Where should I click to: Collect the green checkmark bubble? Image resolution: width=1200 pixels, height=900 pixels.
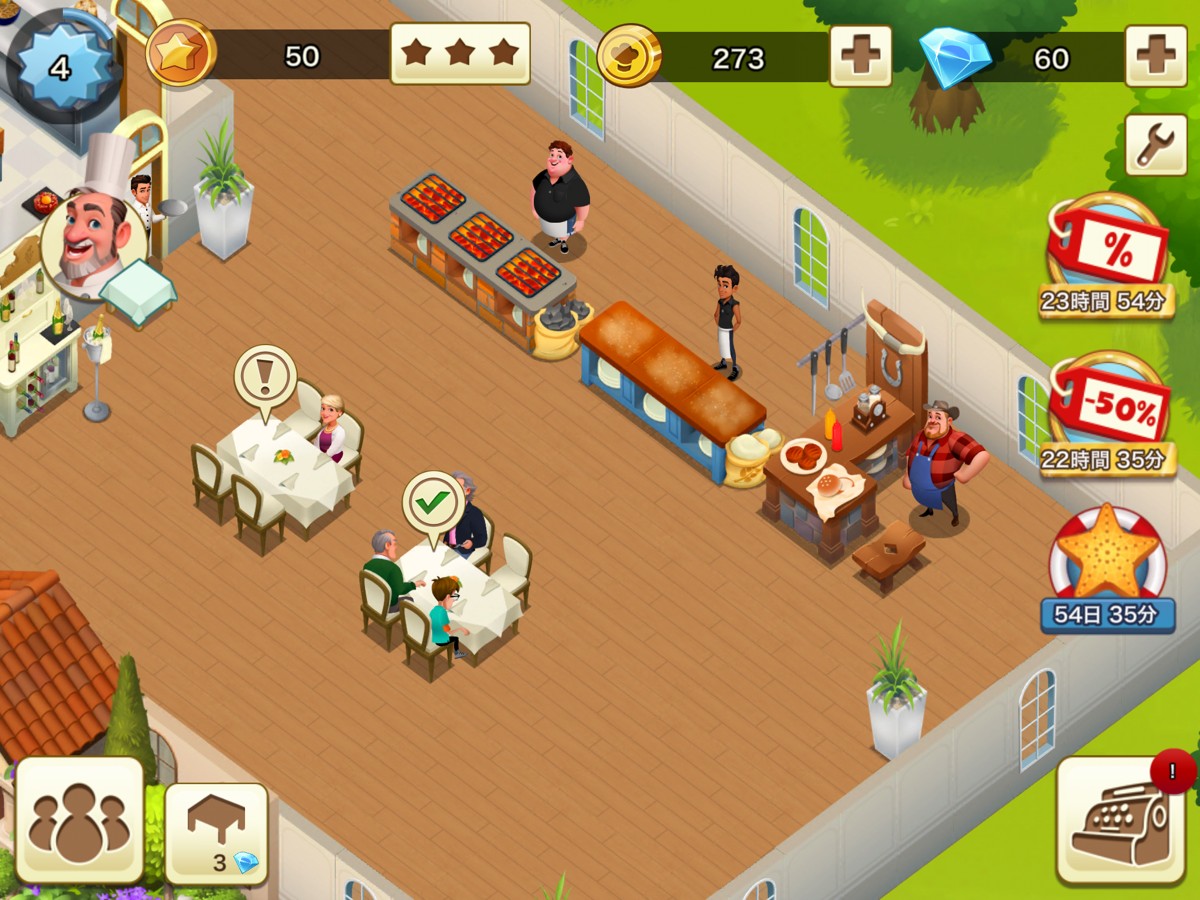pyautogui.click(x=433, y=502)
